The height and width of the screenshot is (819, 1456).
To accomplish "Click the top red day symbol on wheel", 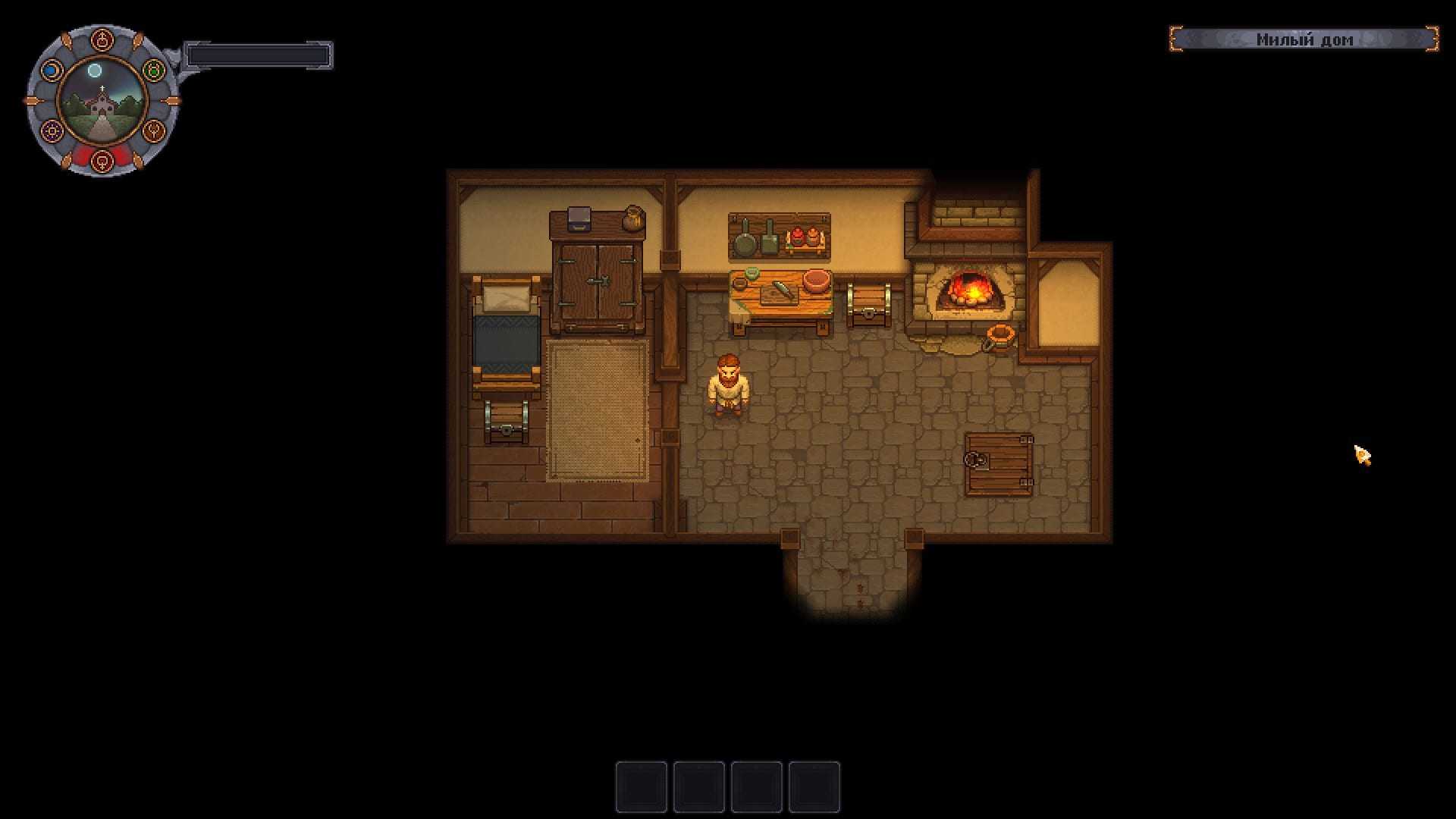I will coord(102,39).
